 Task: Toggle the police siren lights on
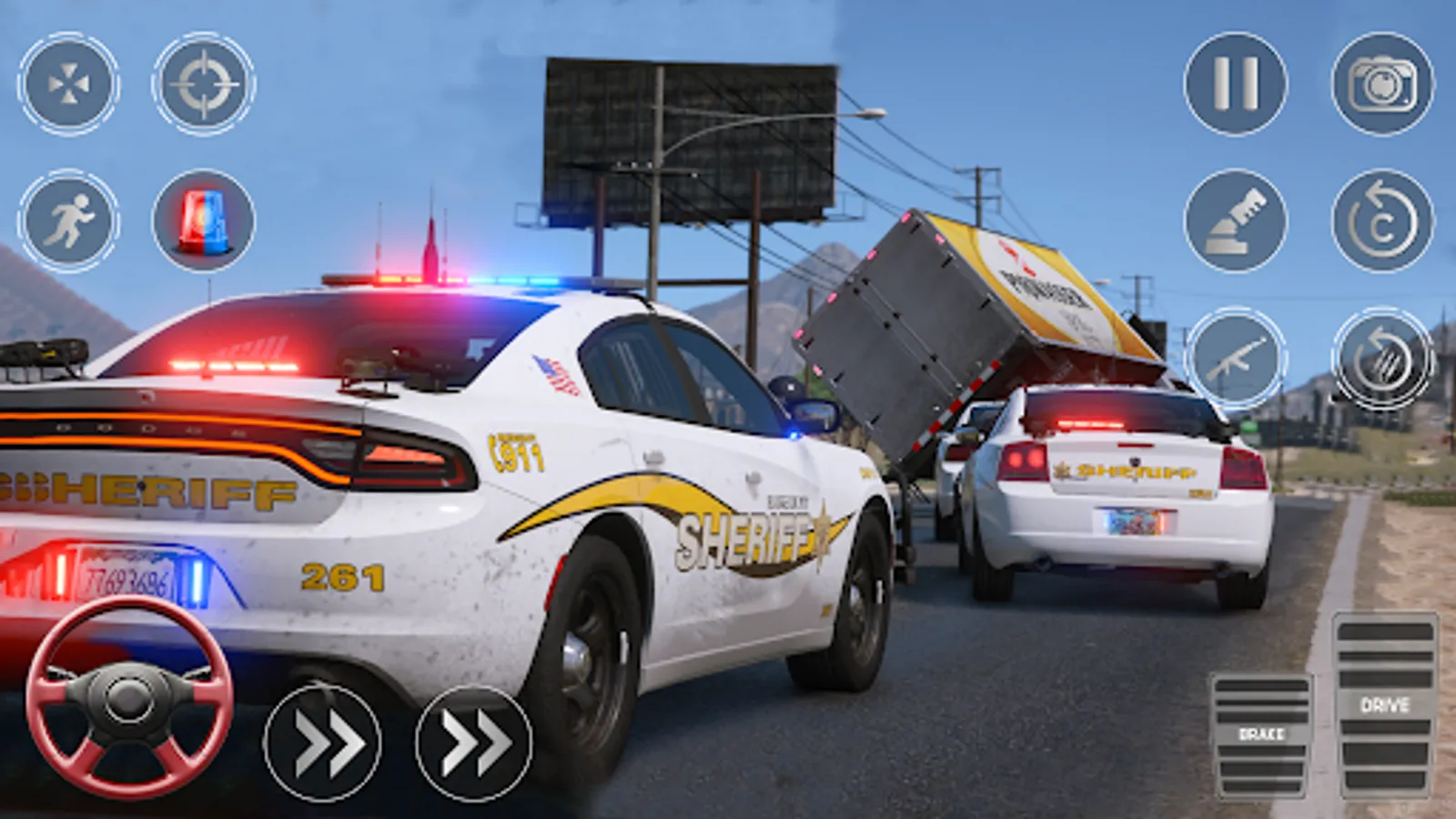coord(197,223)
